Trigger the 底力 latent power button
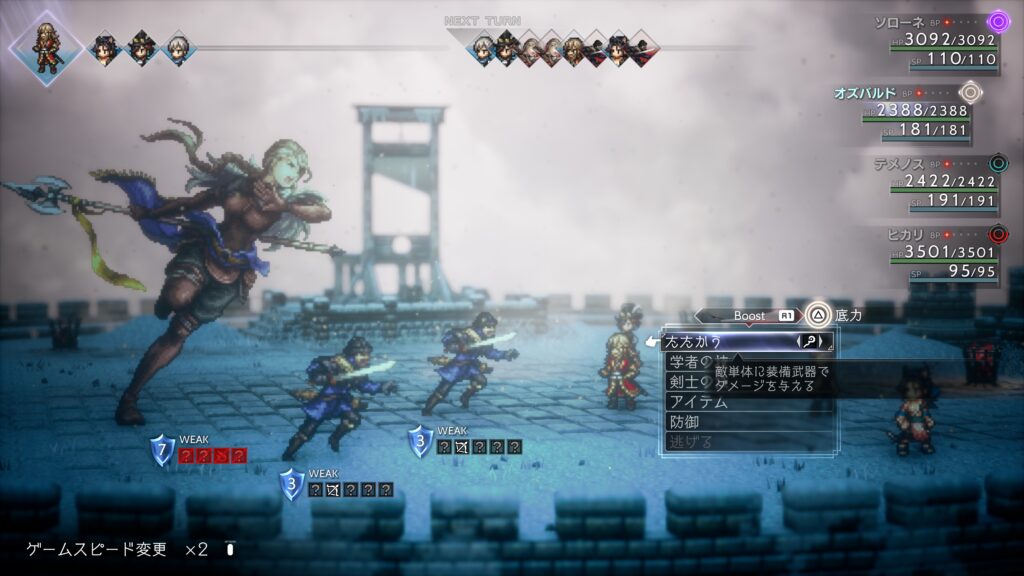The height and width of the screenshot is (576, 1024). (x=820, y=315)
